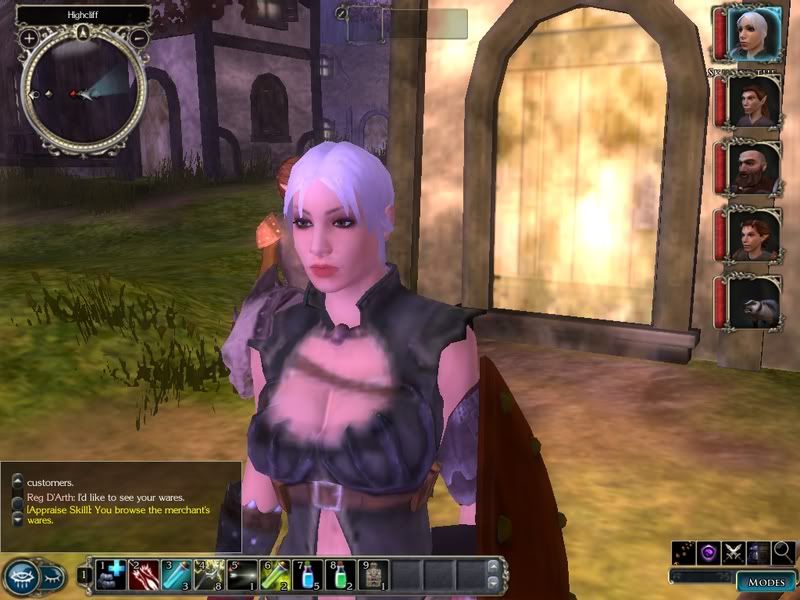The height and width of the screenshot is (600, 800).
Task: Click the circular Highcliff minimap
Action: [x=83, y=93]
